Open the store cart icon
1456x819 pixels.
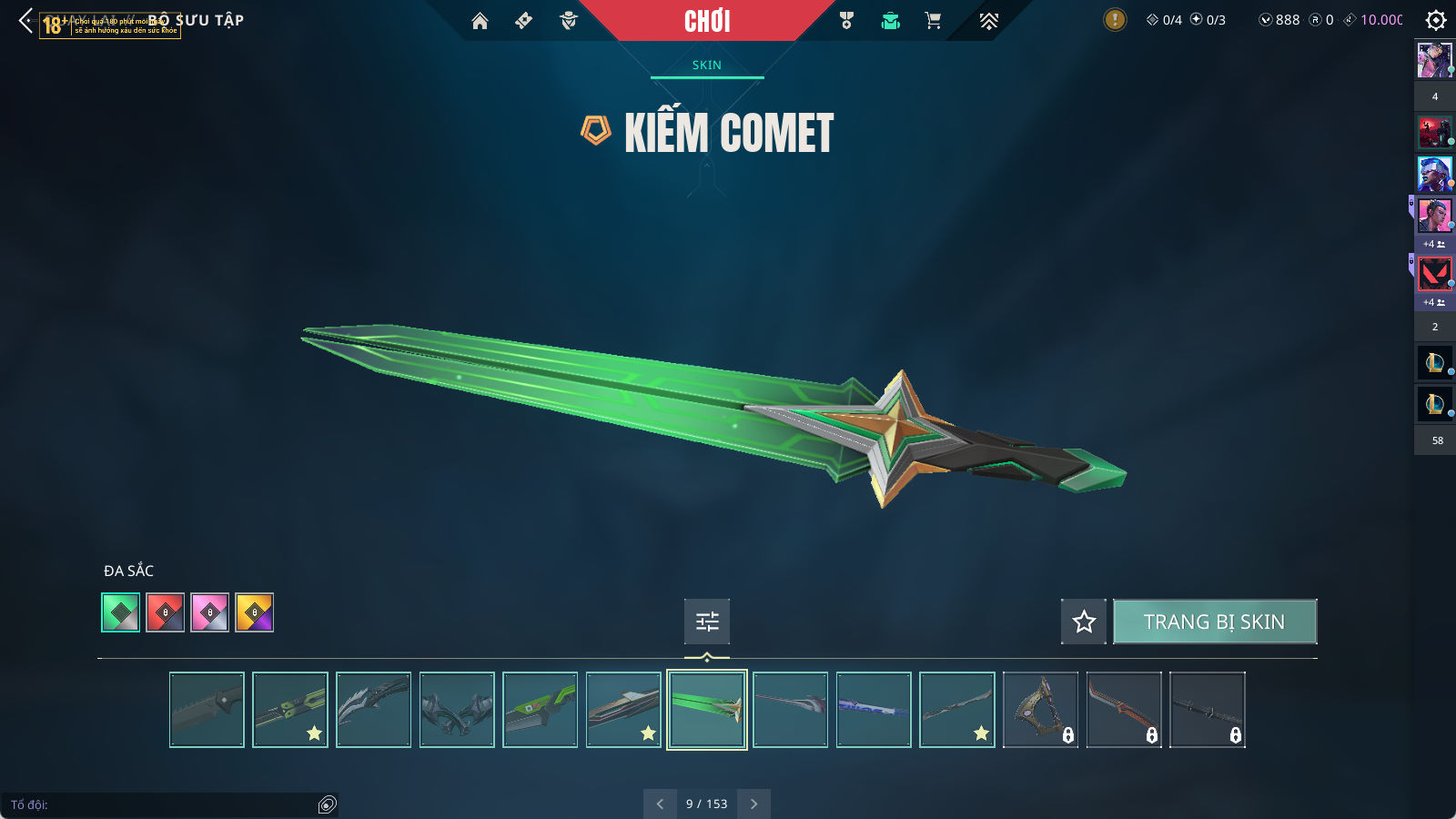pos(933,21)
